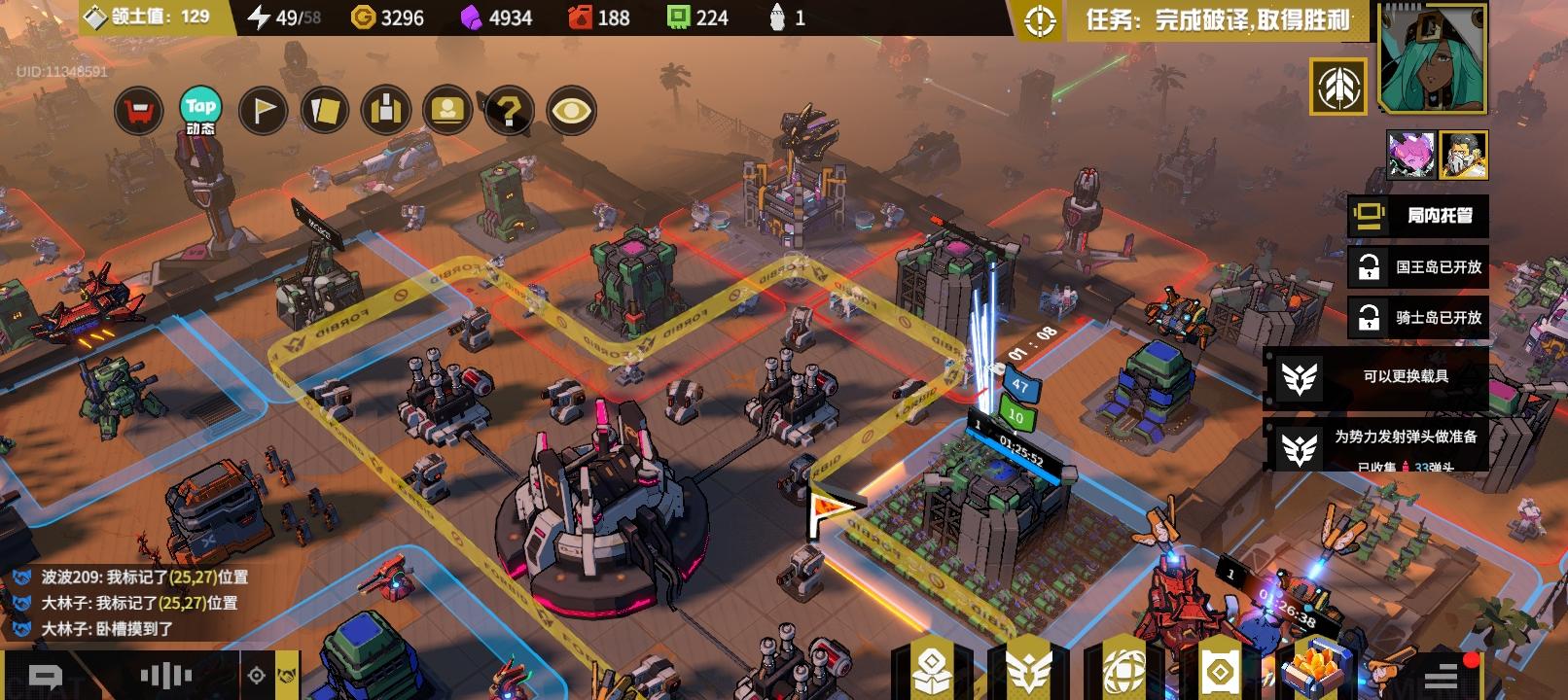Activate the voice waveform button

click(x=166, y=676)
